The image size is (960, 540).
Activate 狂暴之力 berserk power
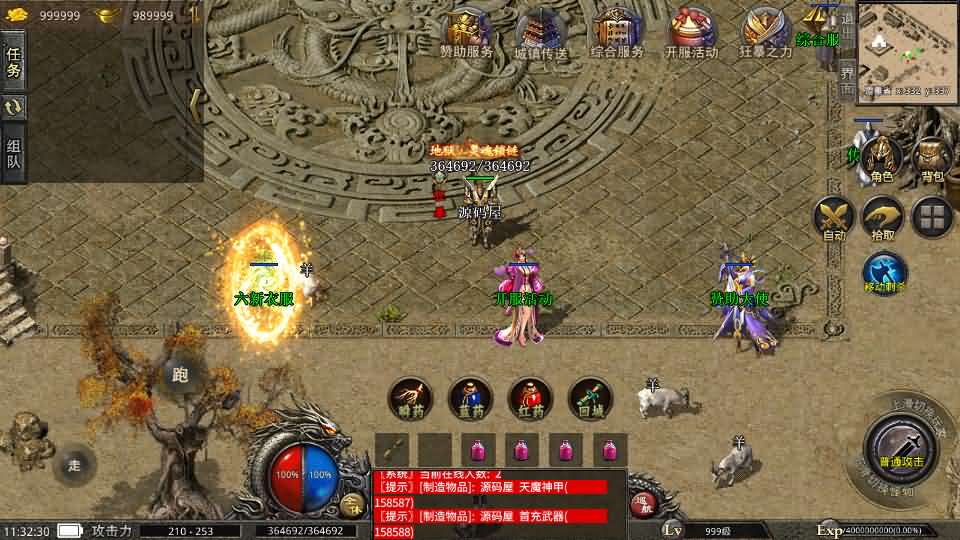tap(766, 32)
